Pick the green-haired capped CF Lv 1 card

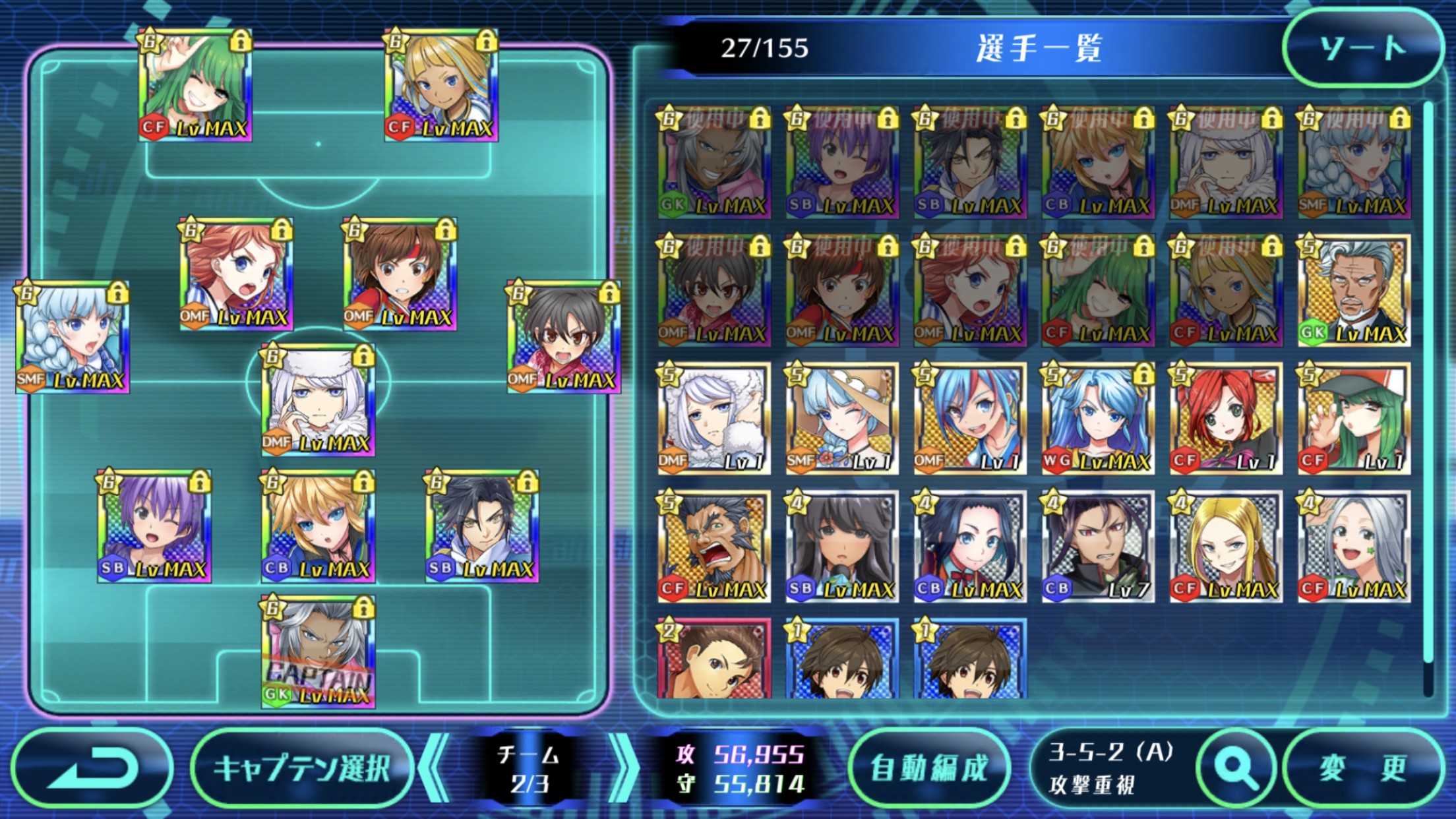pos(1354,418)
